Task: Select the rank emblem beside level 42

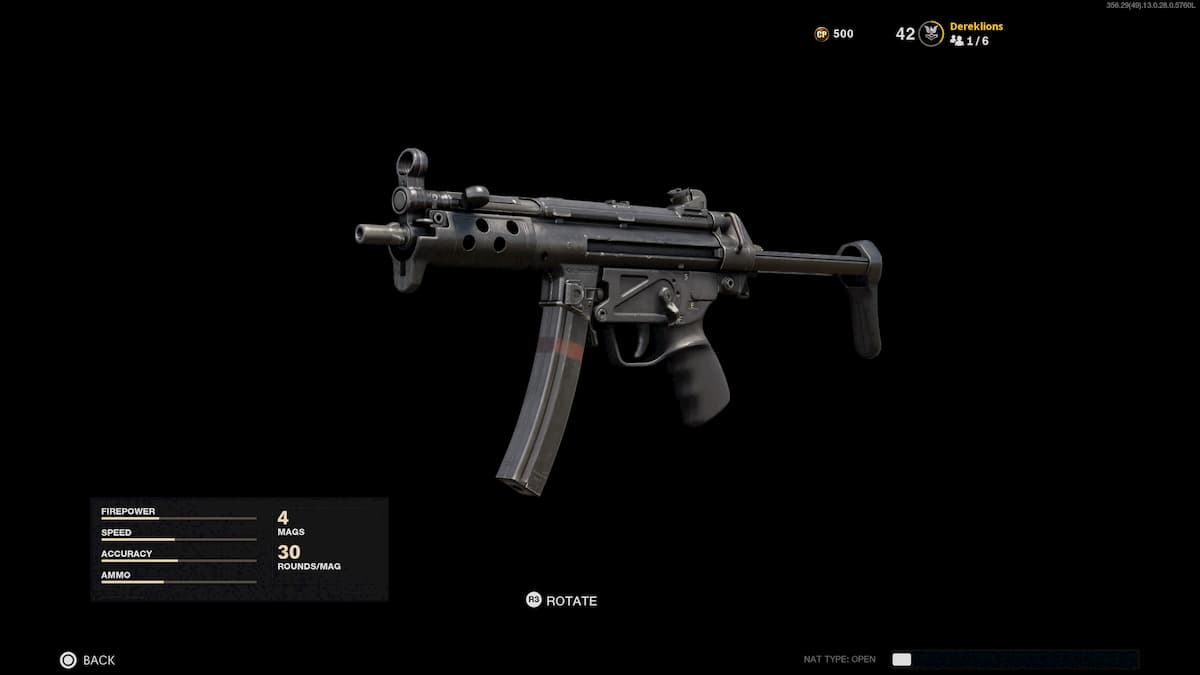Action: coord(931,34)
